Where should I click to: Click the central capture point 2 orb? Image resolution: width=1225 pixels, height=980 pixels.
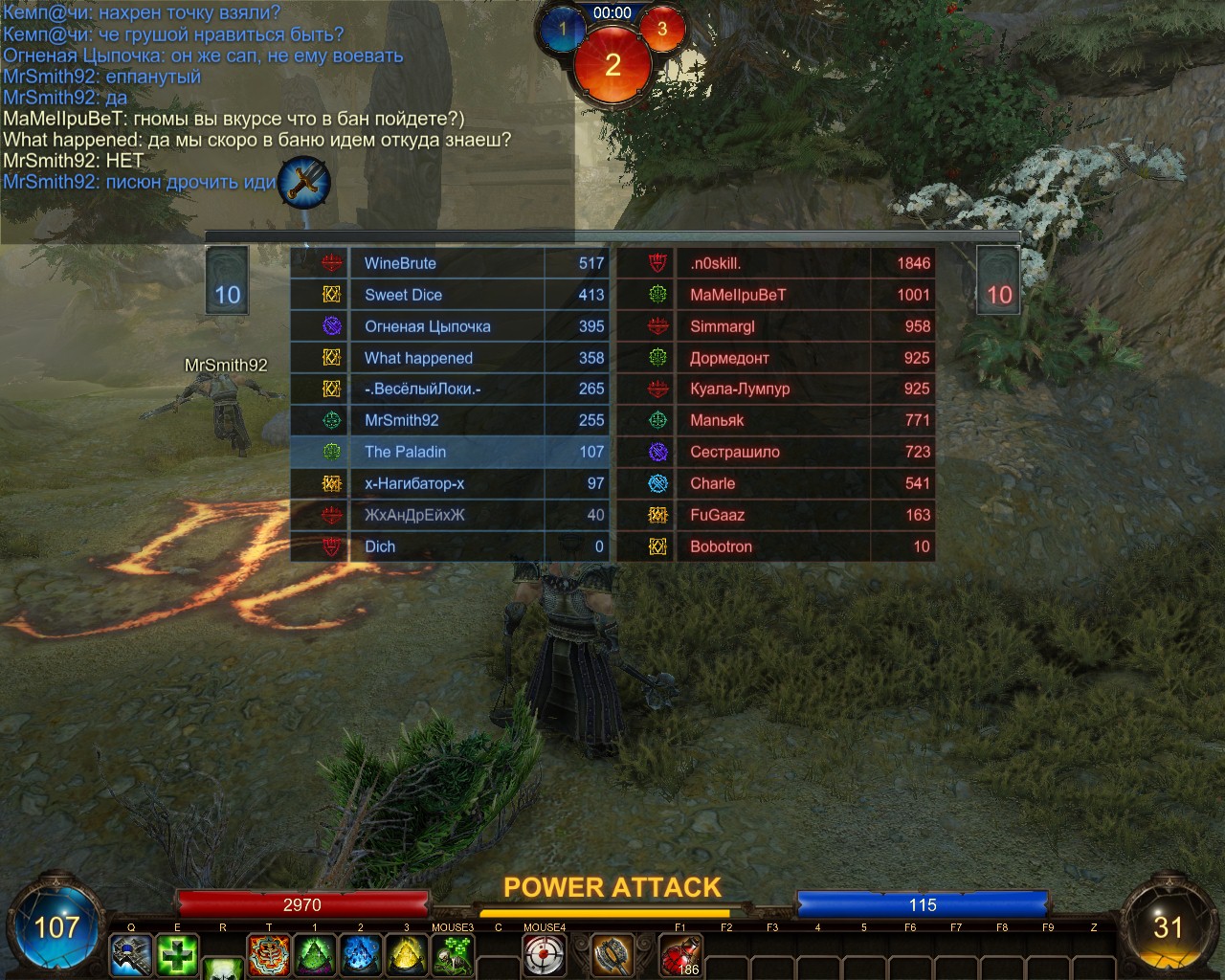point(612,65)
